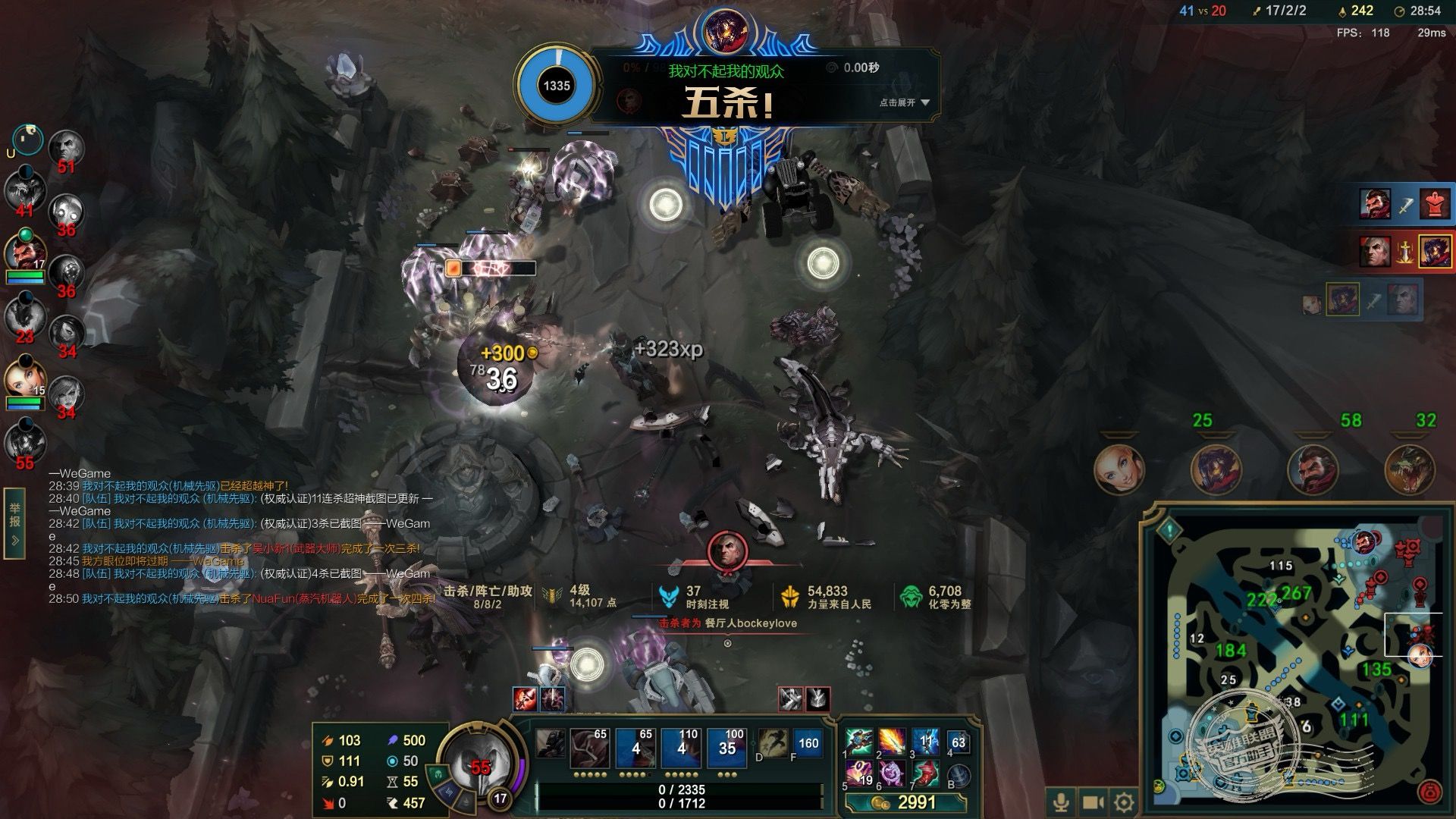Open the report panel tab
The height and width of the screenshot is (819, 1456).
coord(14,522)
